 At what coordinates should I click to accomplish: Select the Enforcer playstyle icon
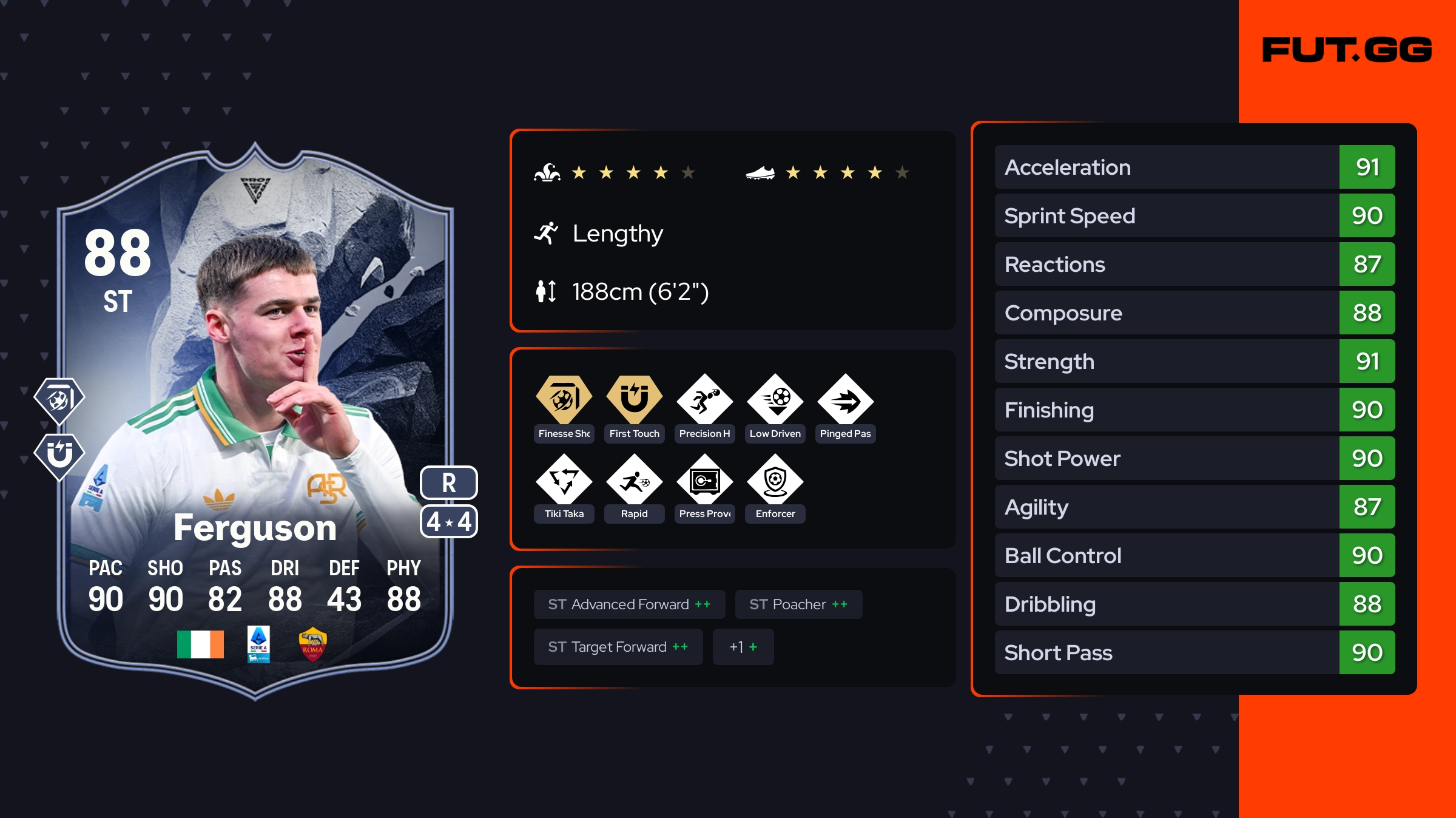tap(775, 481)
